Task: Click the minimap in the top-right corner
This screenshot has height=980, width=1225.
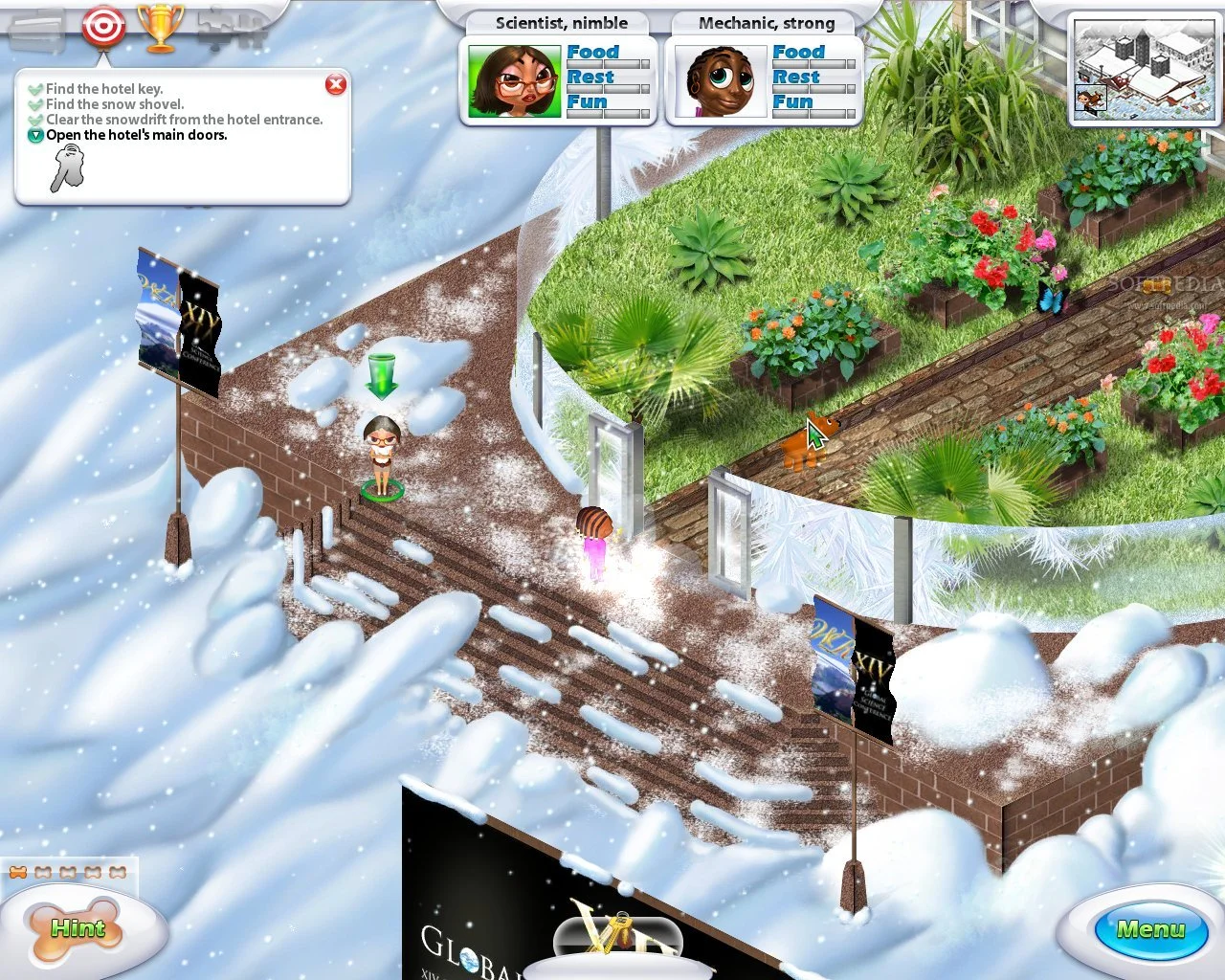Action: [x=1143, y=70]
